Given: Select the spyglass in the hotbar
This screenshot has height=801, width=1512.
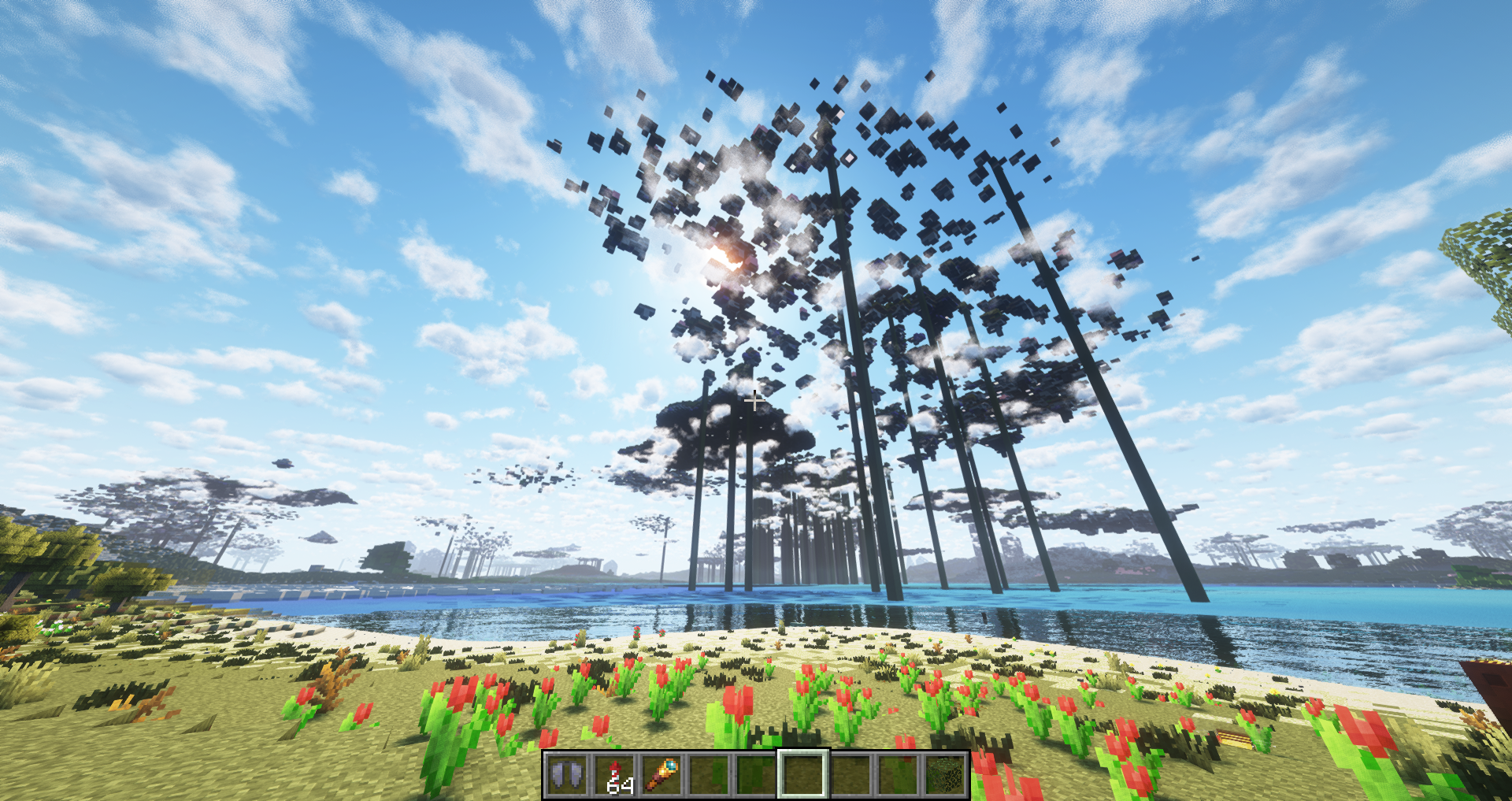Looking at the screenshot, I should [661, 774].
